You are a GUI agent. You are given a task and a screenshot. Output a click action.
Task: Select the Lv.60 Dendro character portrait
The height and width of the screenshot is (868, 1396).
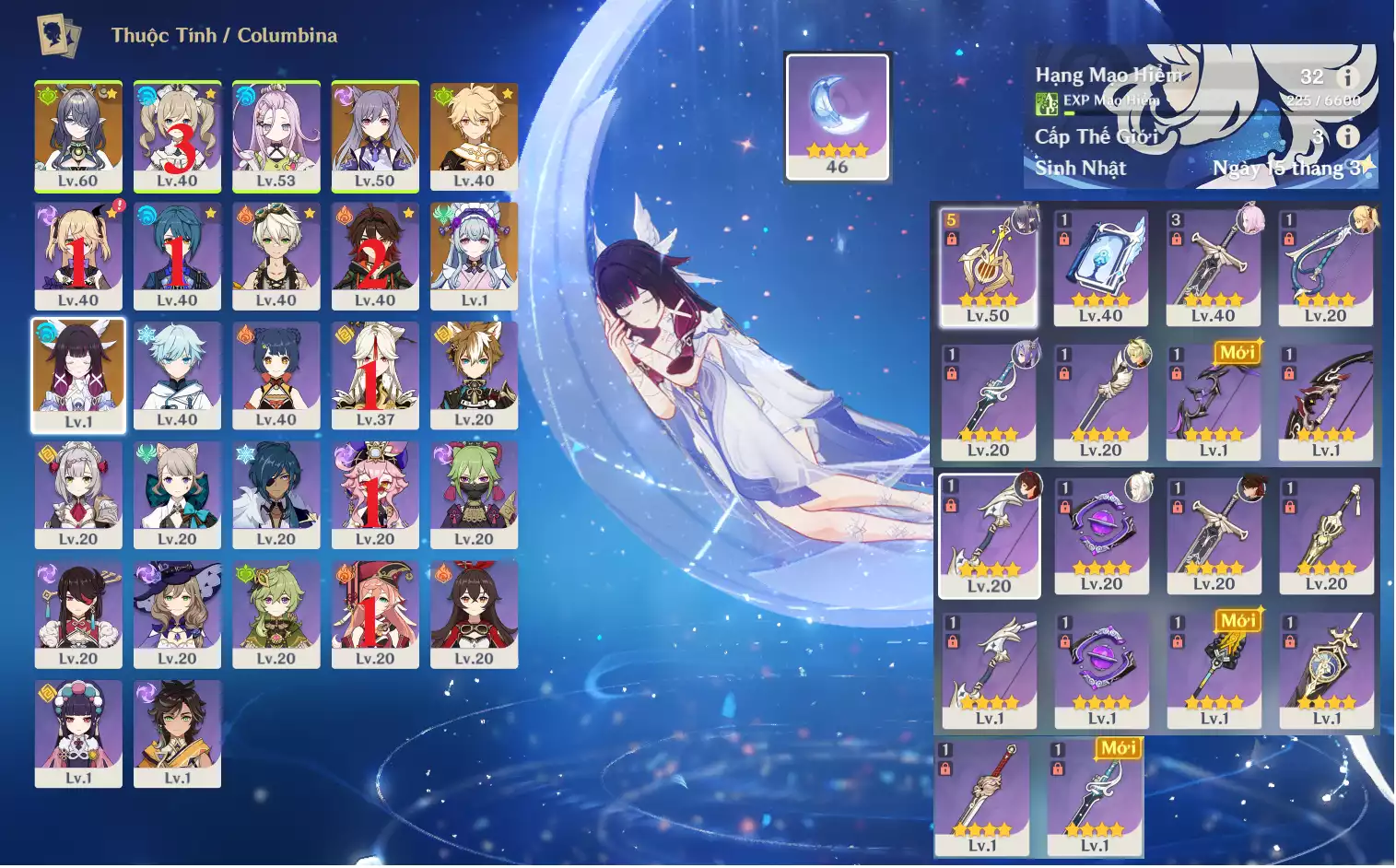tap(78, 135)
